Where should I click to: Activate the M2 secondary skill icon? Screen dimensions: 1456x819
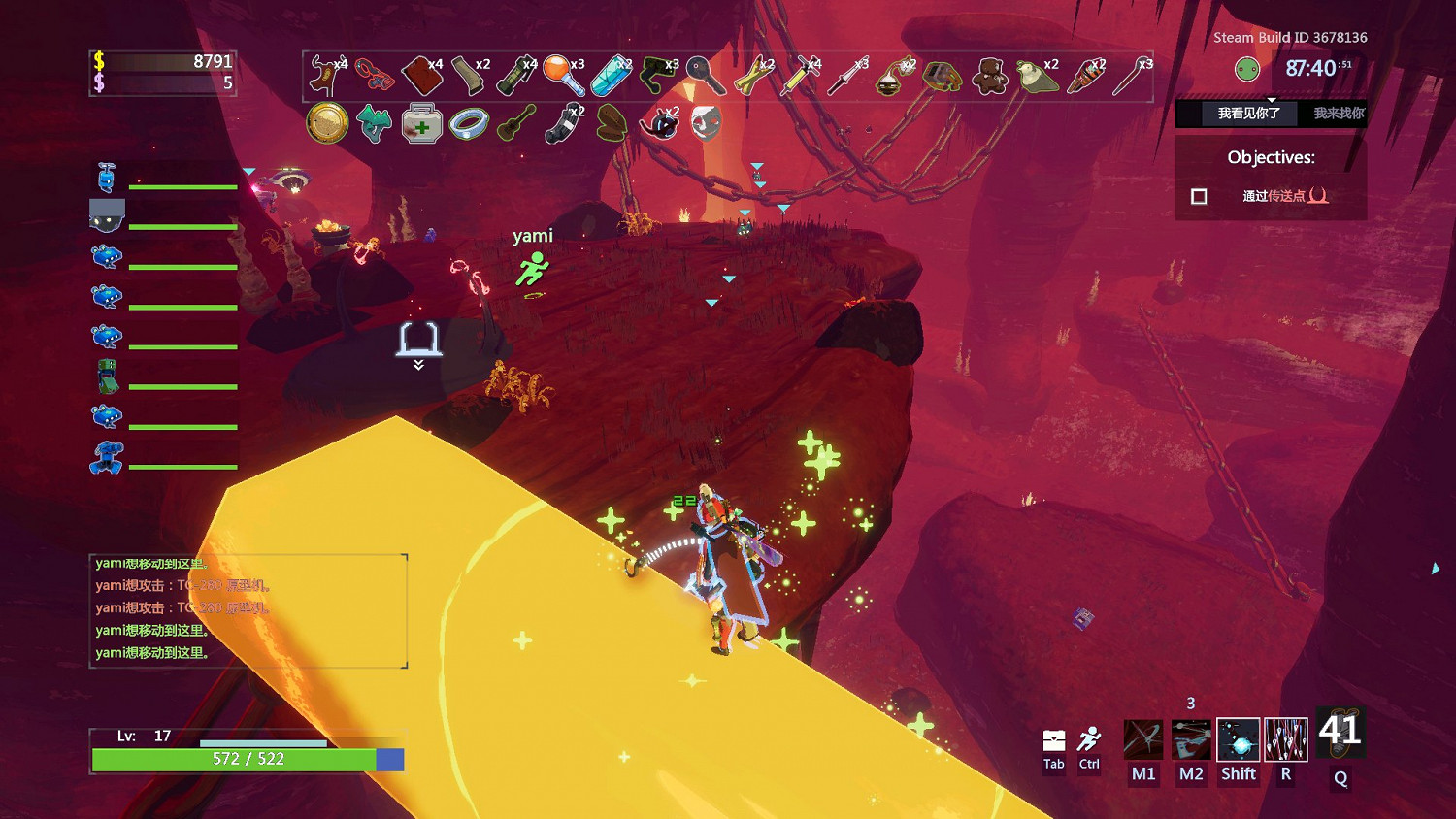point(1191,739)
